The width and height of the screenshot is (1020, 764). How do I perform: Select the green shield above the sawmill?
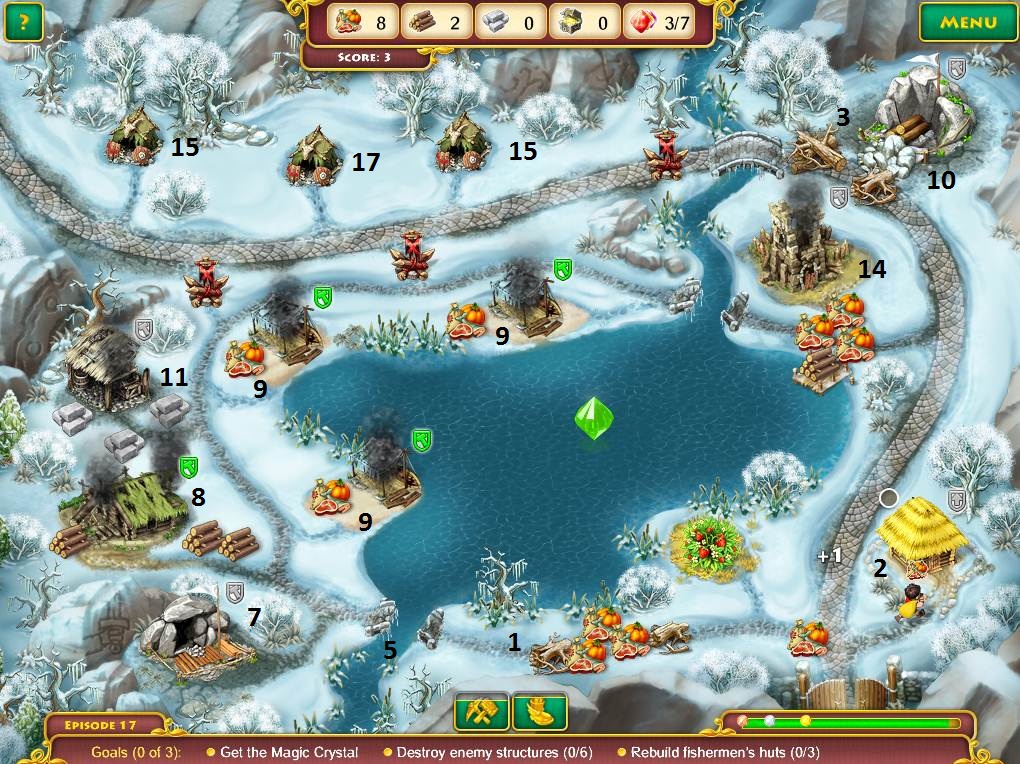coord(188,467)
